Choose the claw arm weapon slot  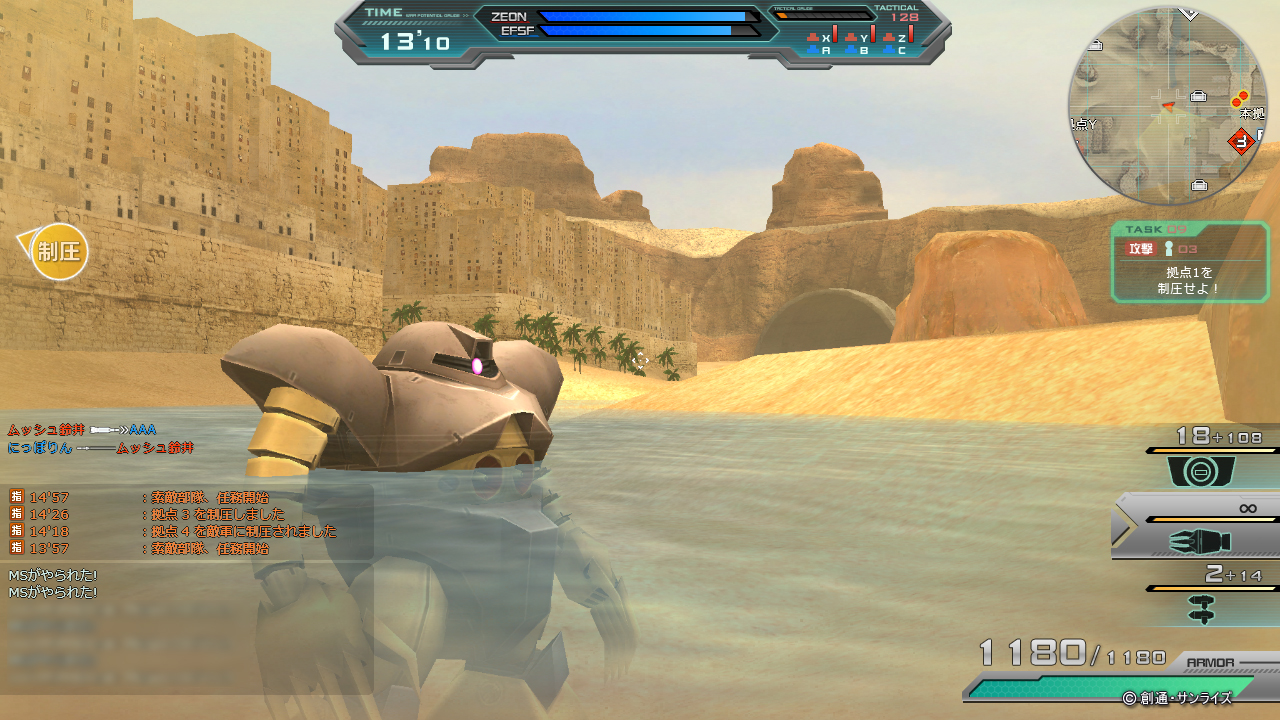[1200, 542]
